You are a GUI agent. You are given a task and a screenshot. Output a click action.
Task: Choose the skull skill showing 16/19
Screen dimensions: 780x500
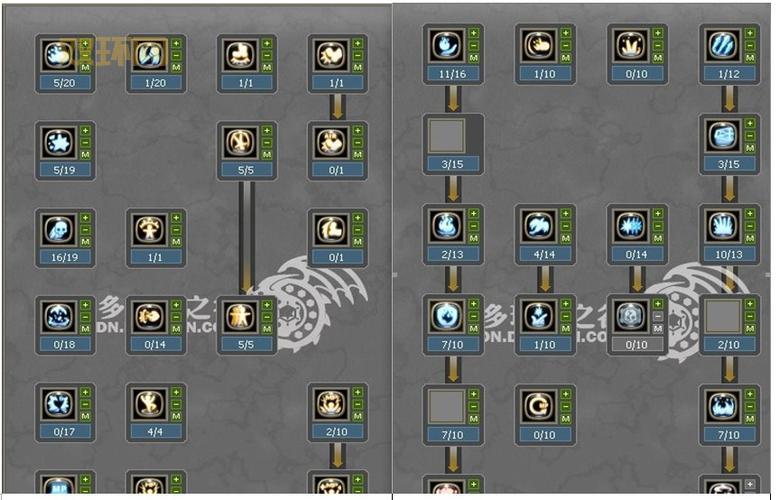click(57, 229)
